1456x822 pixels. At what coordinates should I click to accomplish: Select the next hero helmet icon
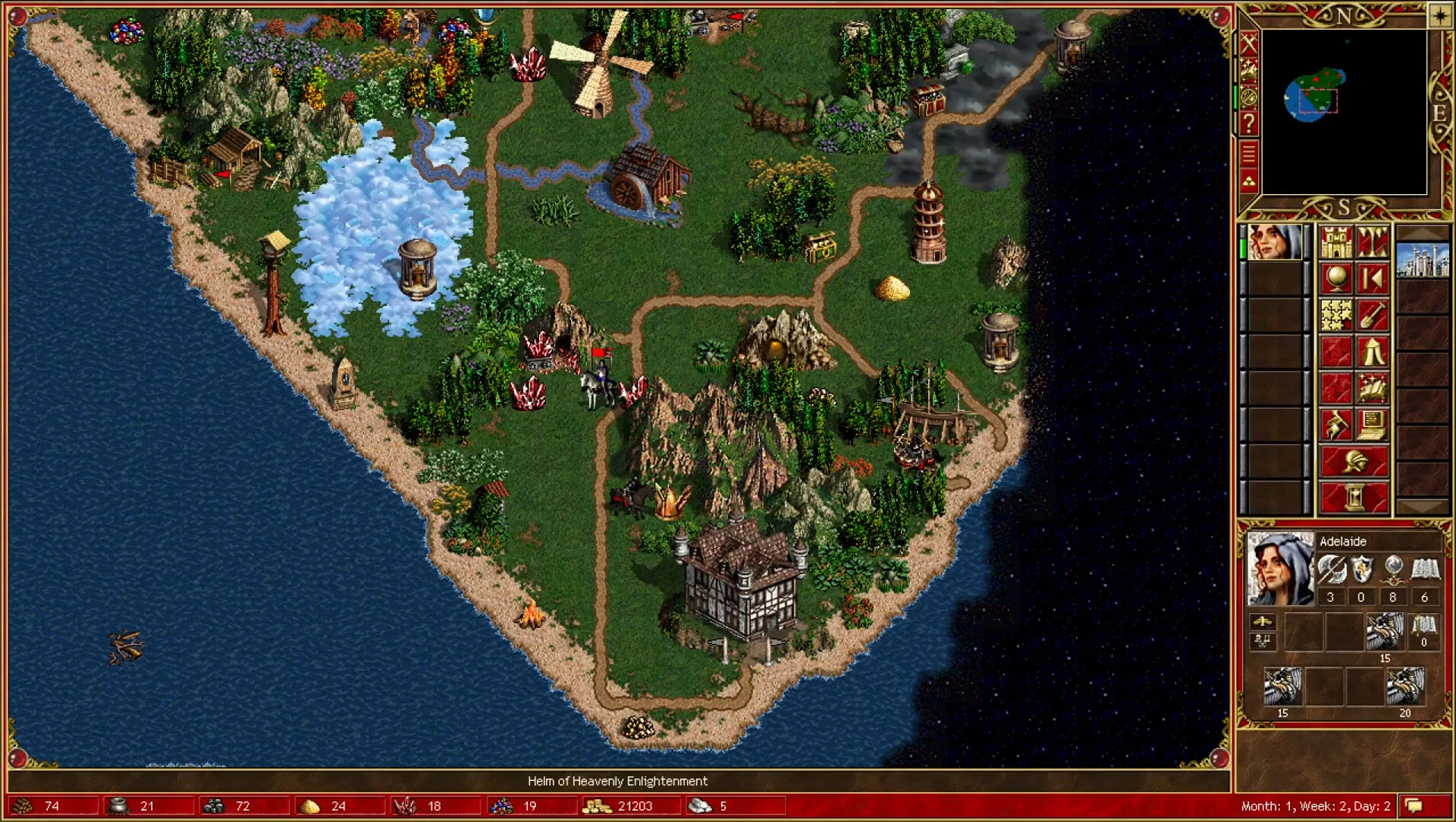(x=1355, y=460)
